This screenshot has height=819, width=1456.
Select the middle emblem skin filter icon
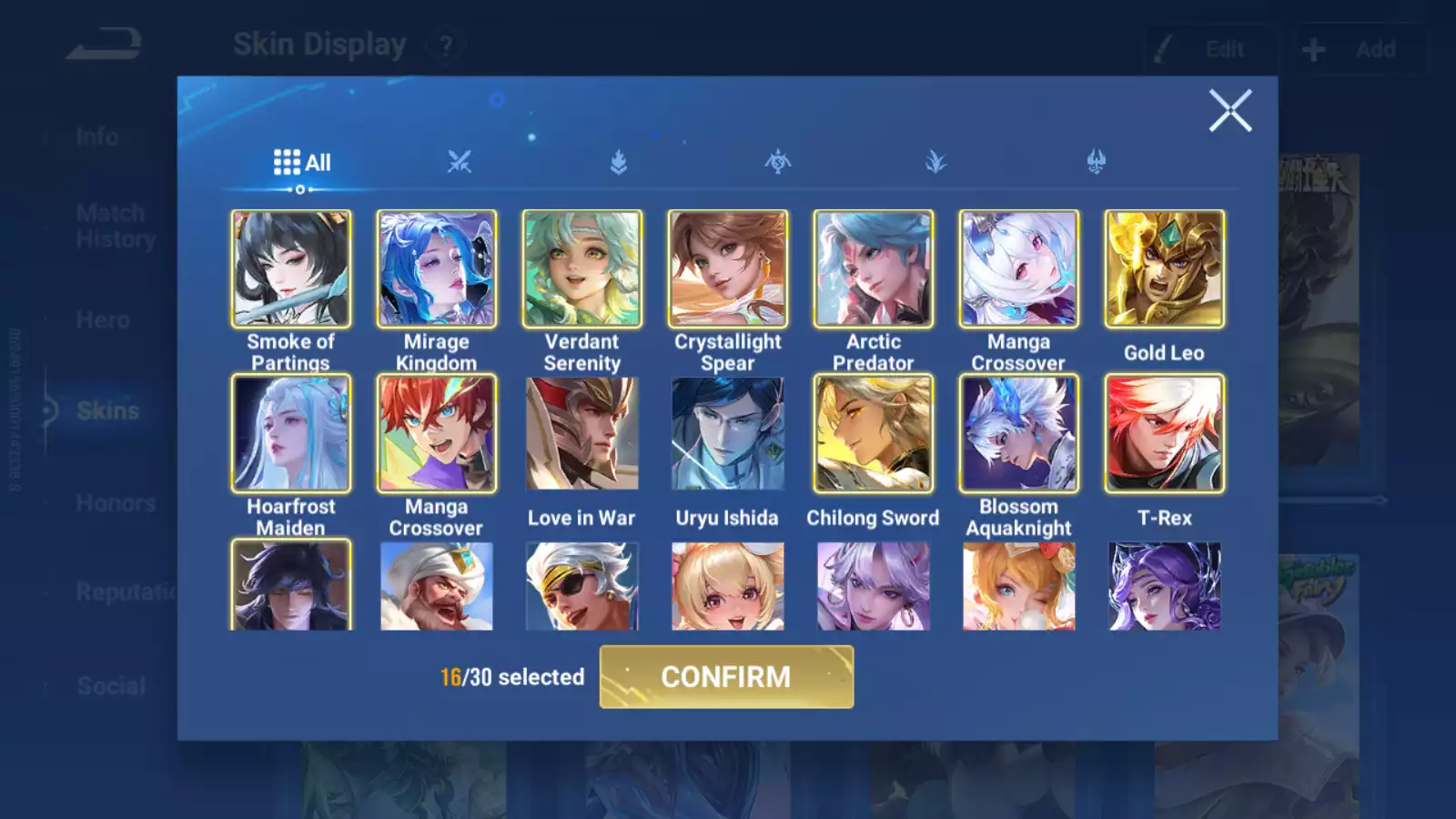776,162
